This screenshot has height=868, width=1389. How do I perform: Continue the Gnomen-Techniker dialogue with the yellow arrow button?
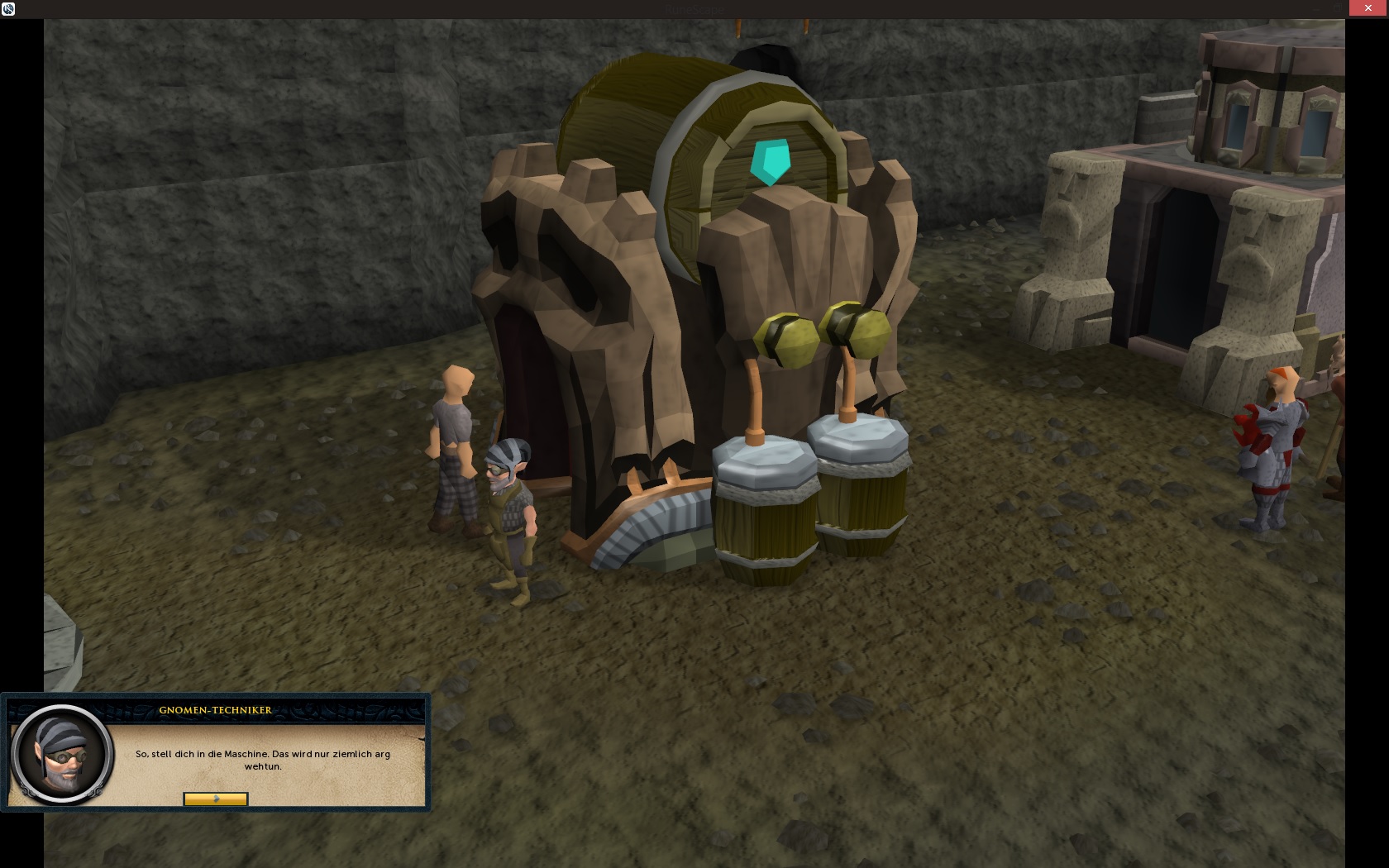[x=215, y=799]
